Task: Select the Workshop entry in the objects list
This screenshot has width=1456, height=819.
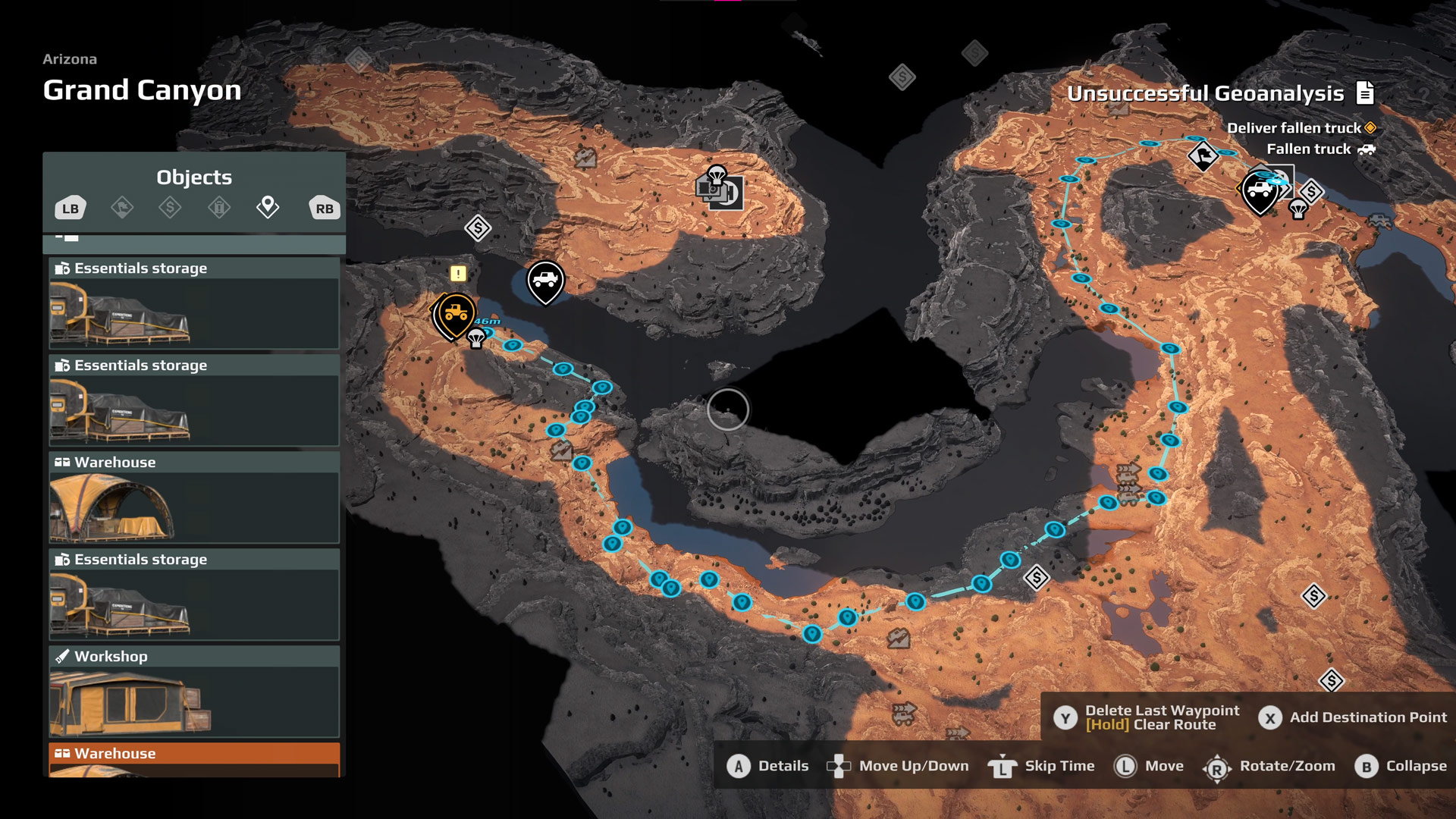Action: click(x=194, y=692)
